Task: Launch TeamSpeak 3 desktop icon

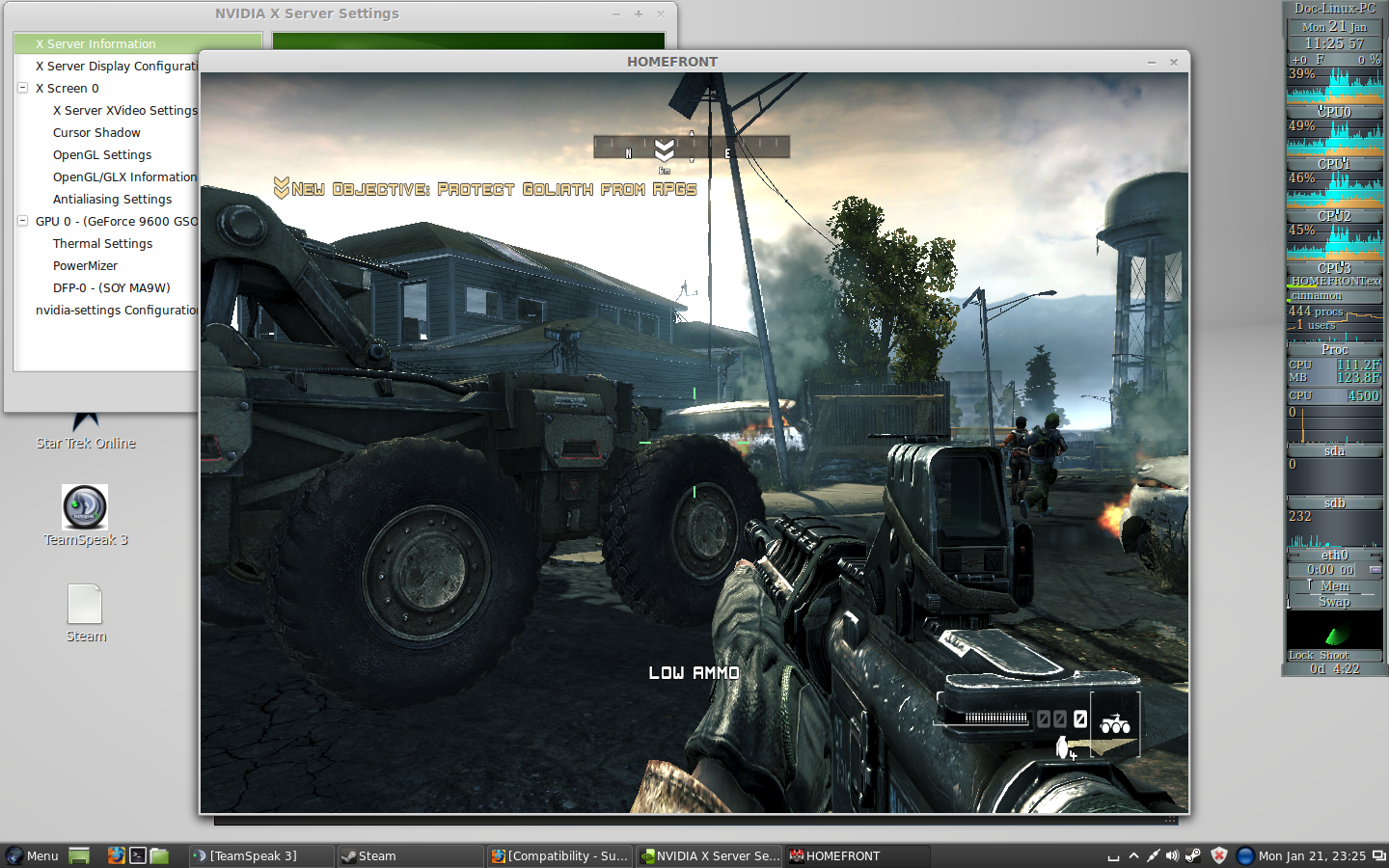Action: [85, 509]
